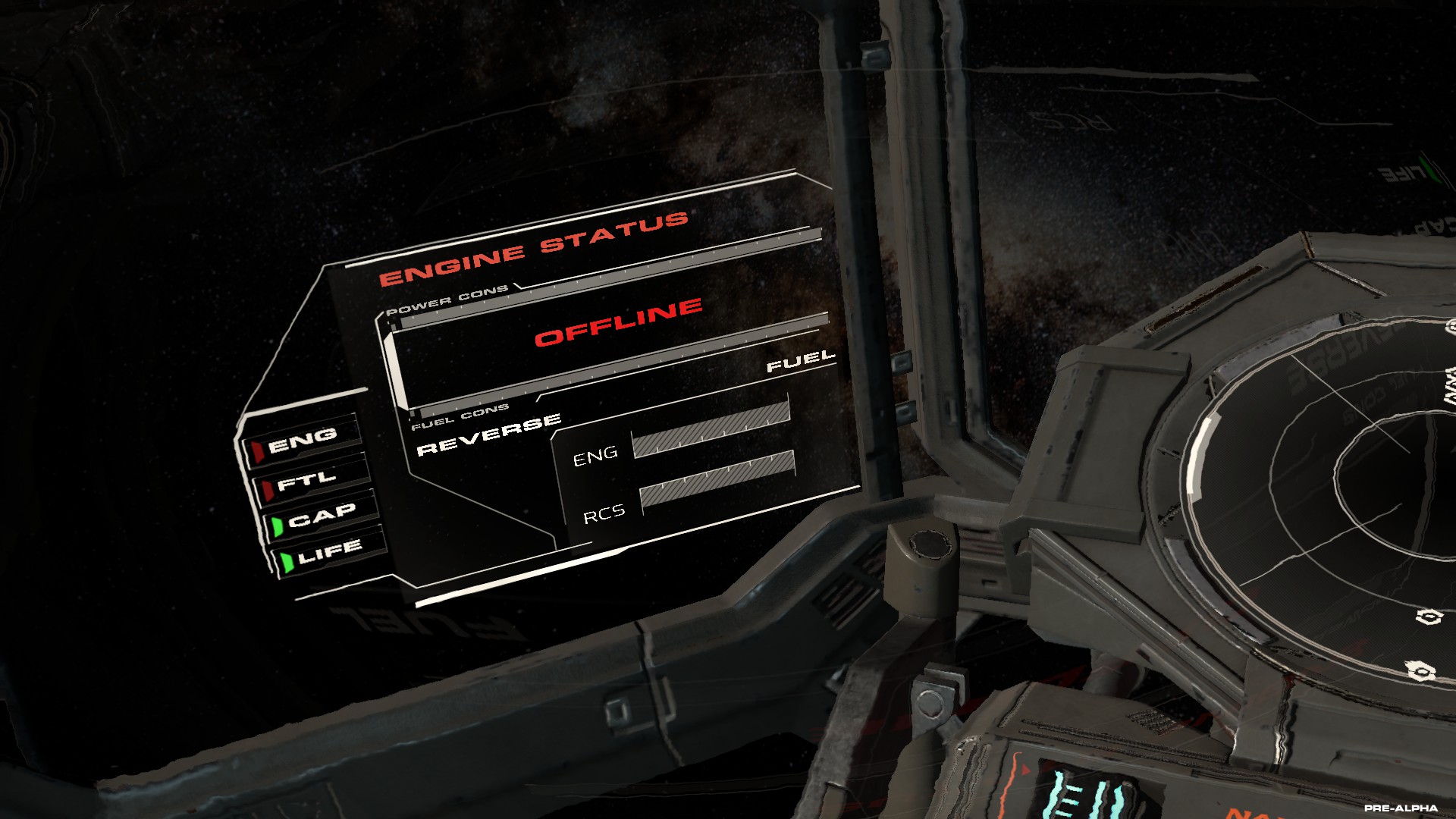Switch to the ENG tab
Viewport: 1456px width, 819px height.
pyautogui.click(x=302, y=440)
